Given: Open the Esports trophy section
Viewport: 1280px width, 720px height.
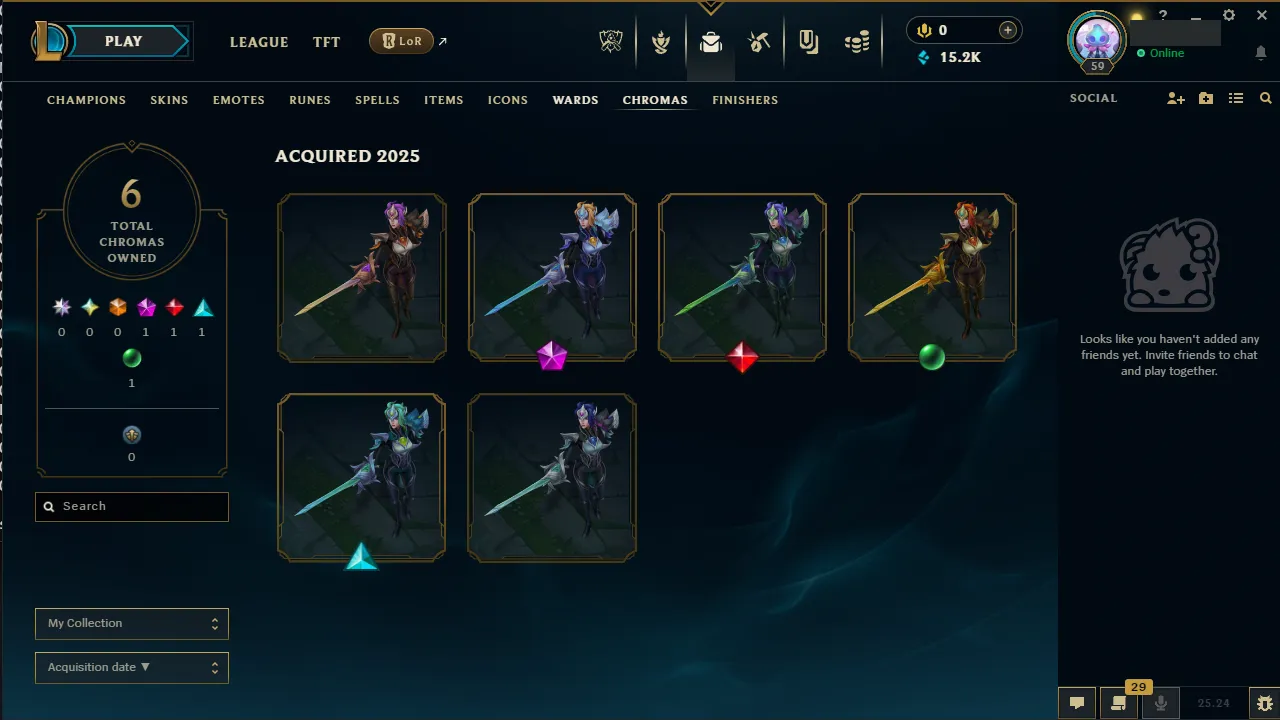Looking at the screenshot, I should pyautogui.click(x=611, y=41).
